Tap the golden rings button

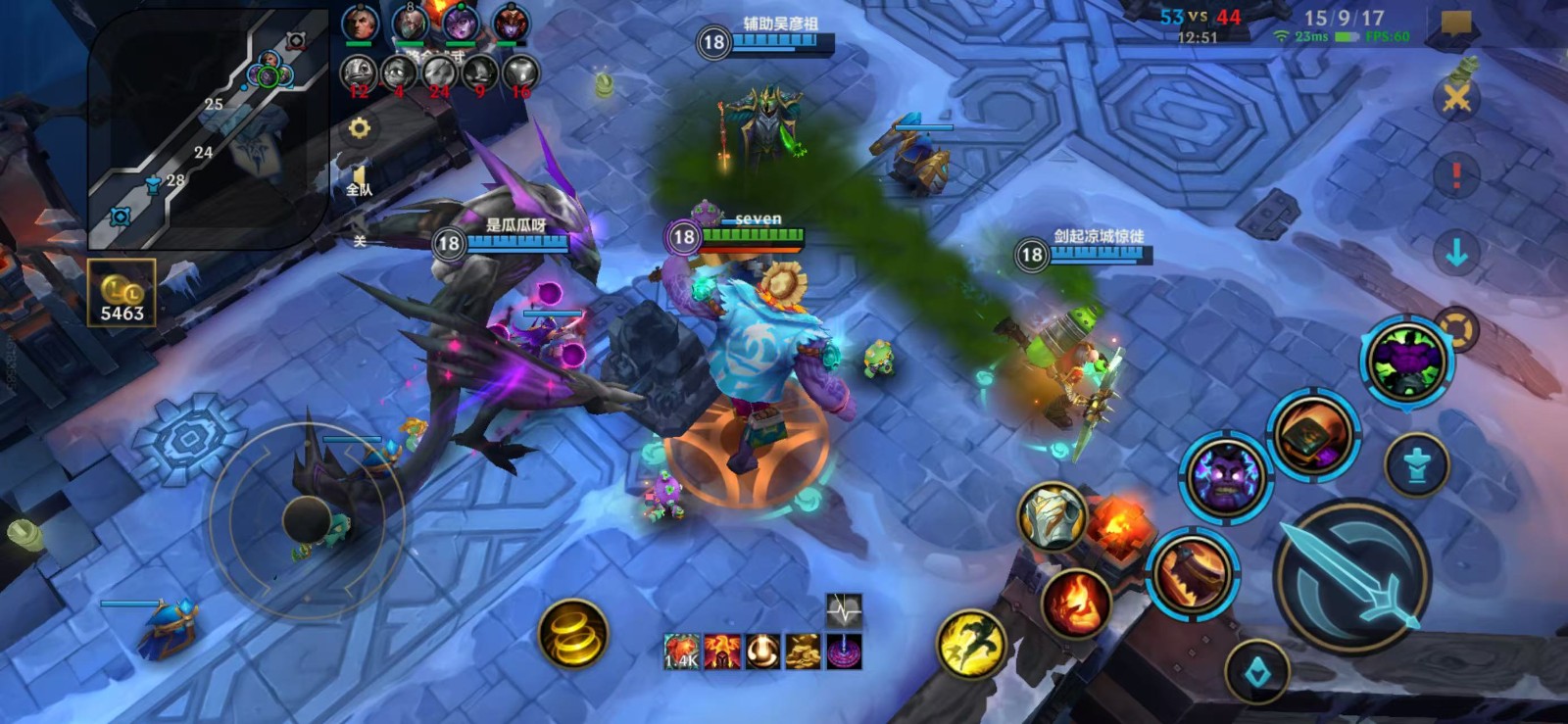pos(573,634)
